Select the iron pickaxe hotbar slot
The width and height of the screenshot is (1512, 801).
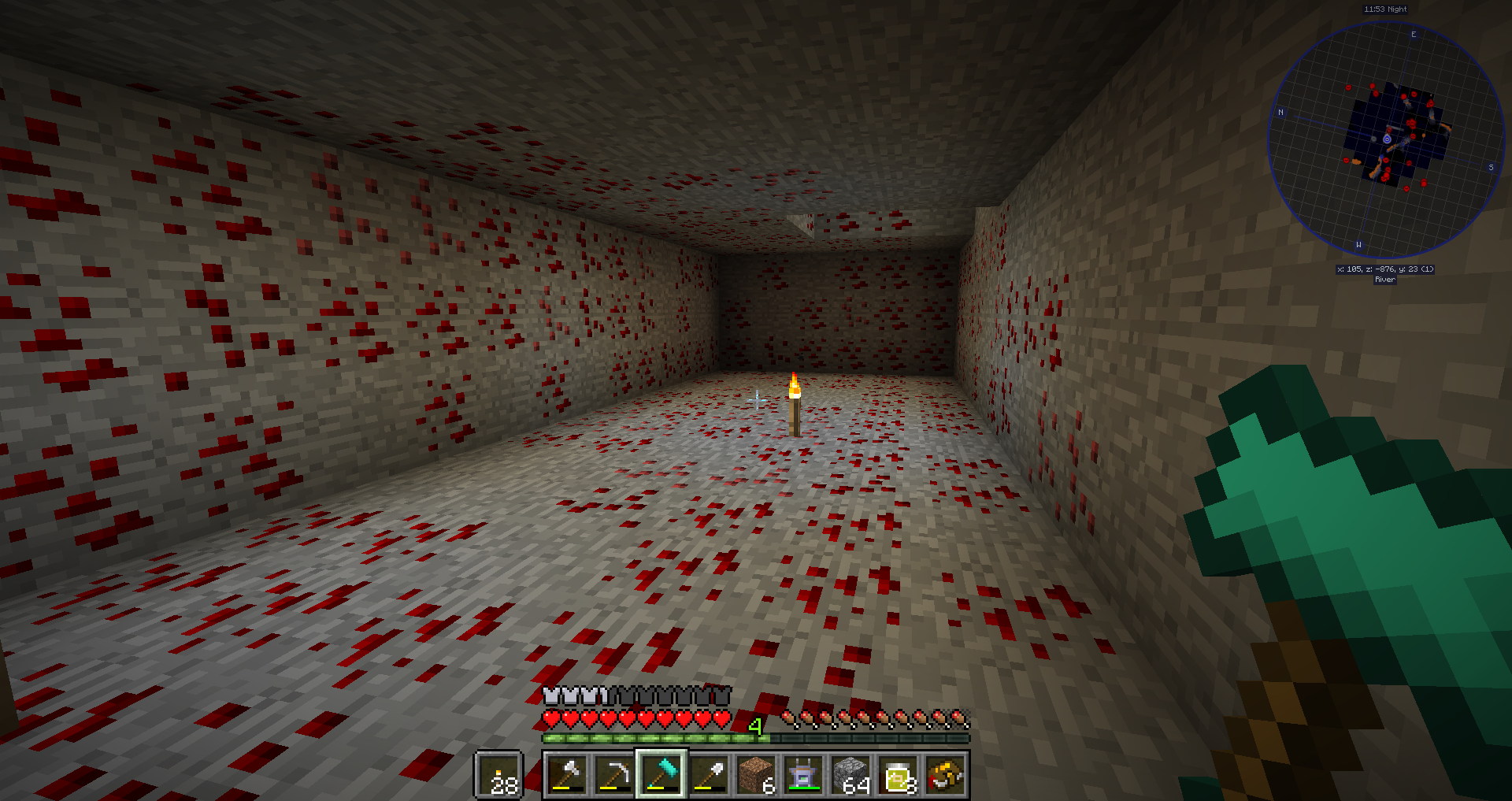click(x=613, y=774)
